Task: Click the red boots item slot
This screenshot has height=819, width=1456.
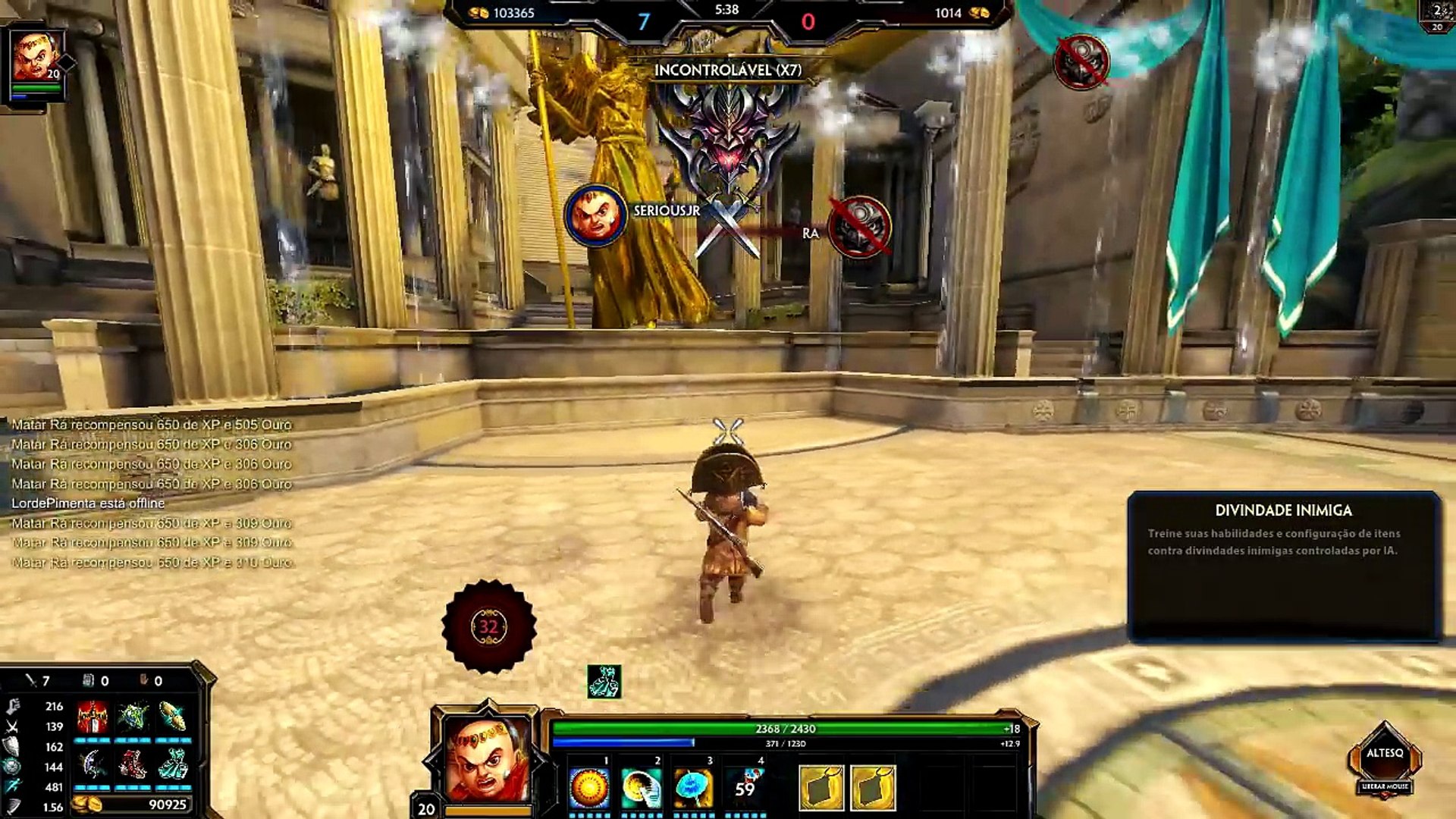Action: (133, 765)
